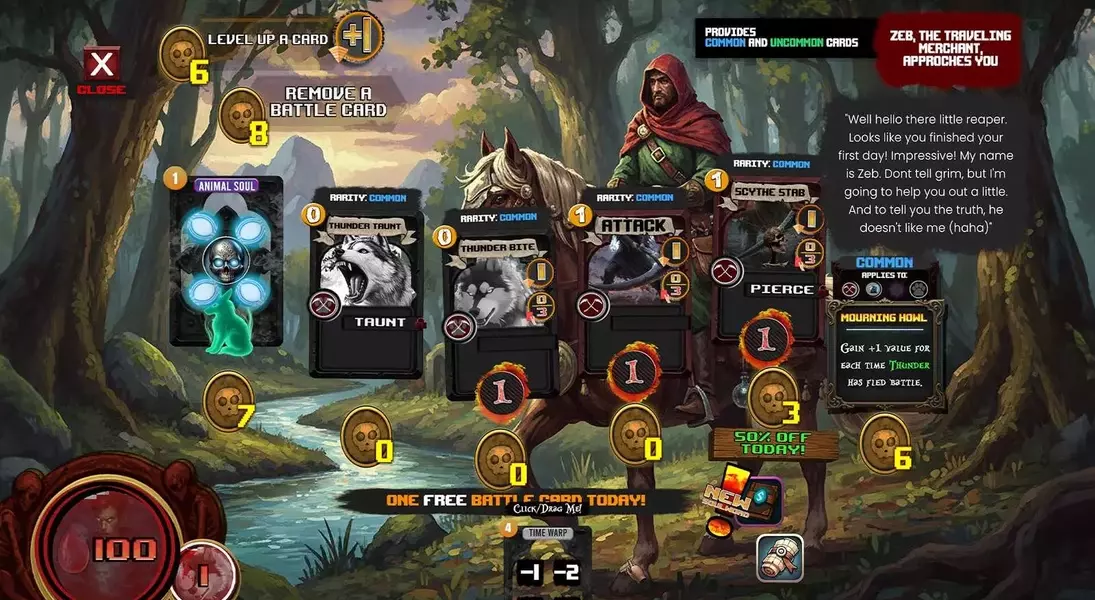Open the rolled scroll icon
1095x600 pixels.
click(780, 558)
